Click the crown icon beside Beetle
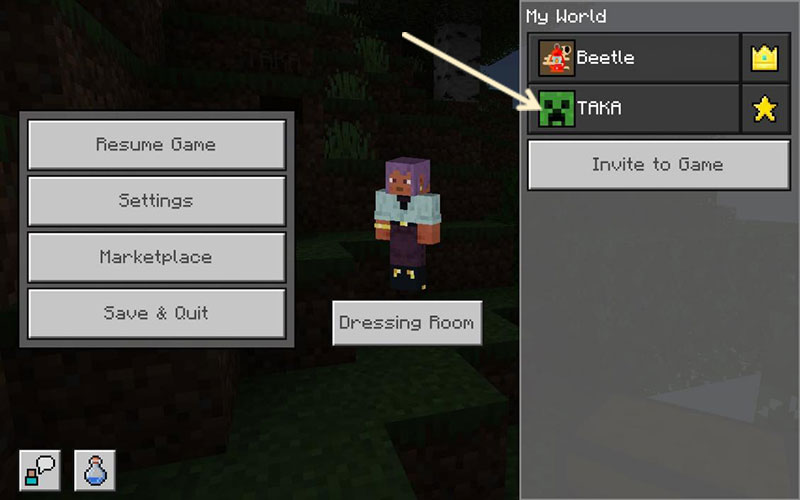This screenshot has height=500, width=800. (765, 58)
